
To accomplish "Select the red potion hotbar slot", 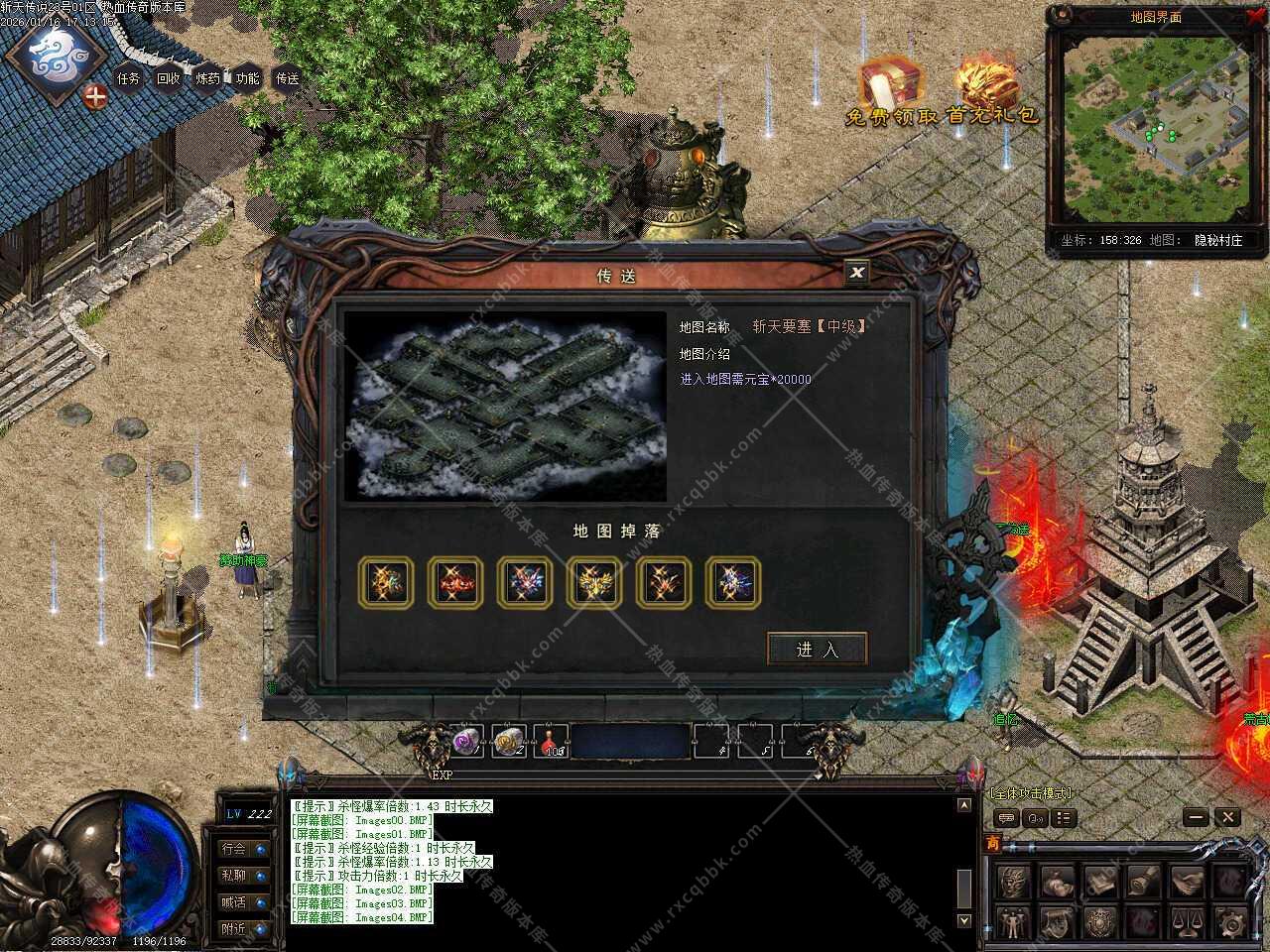I will click(x=552, y=740).
